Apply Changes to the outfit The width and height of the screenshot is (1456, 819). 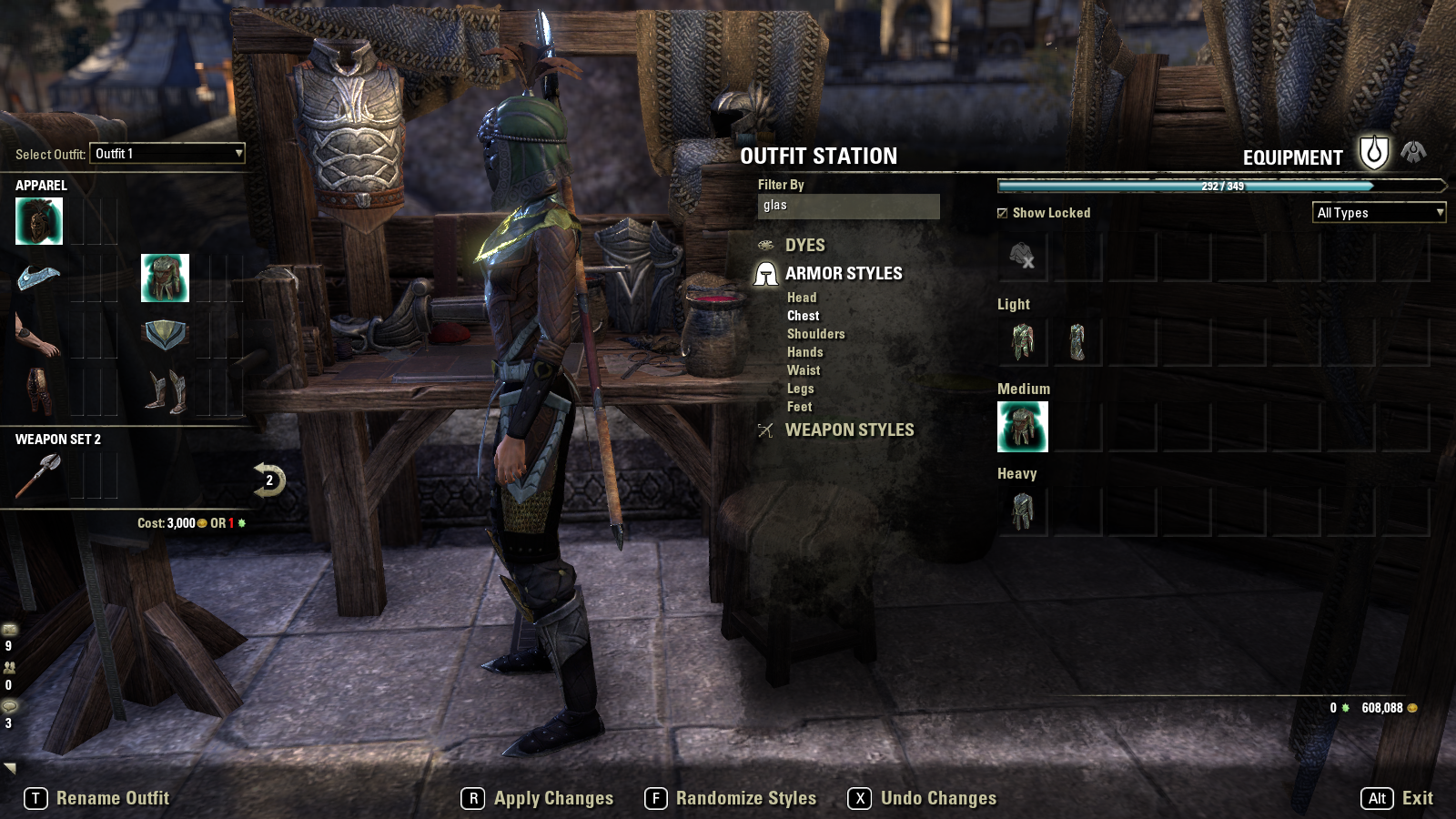(x=538, y=799)
